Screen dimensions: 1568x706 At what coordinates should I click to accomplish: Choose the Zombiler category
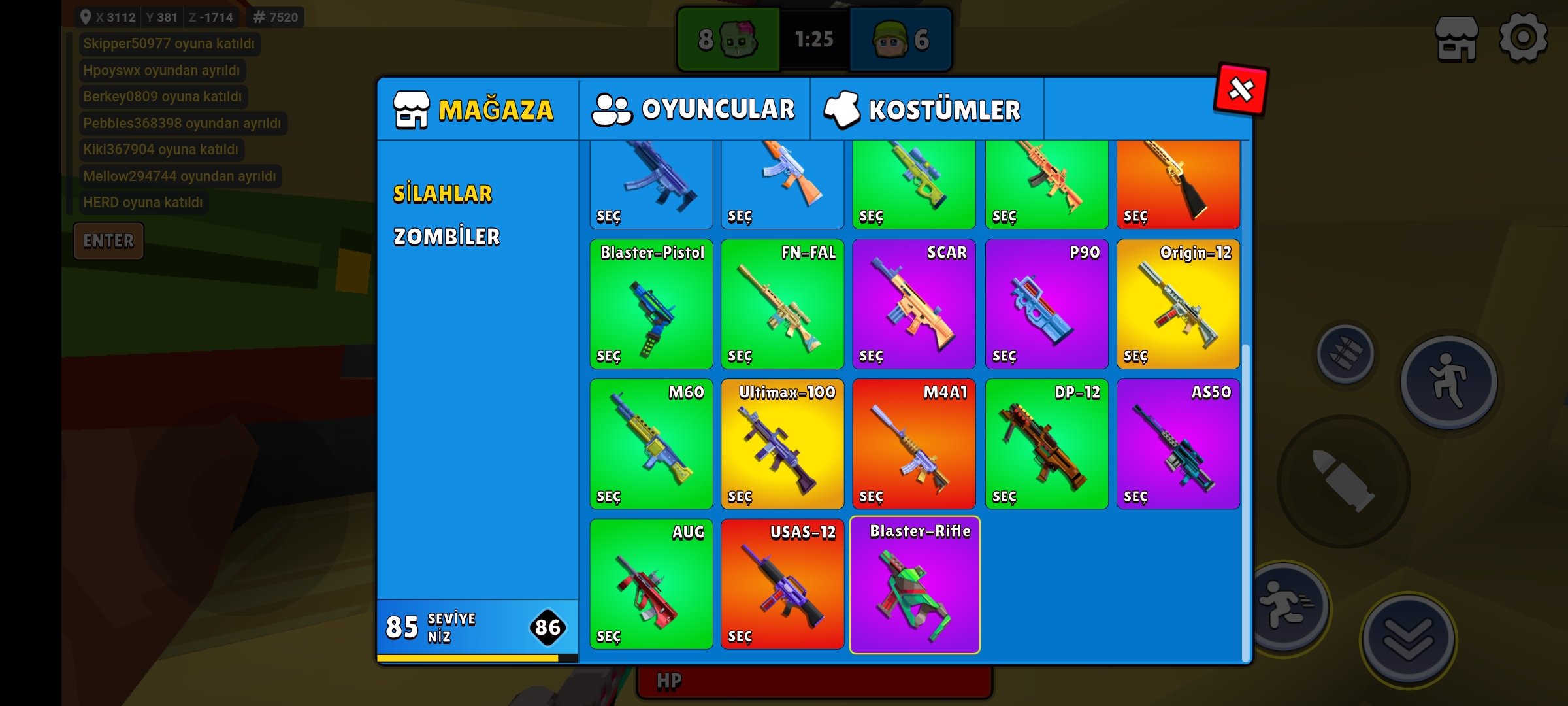pyautogui.click(x=446, y=237)
